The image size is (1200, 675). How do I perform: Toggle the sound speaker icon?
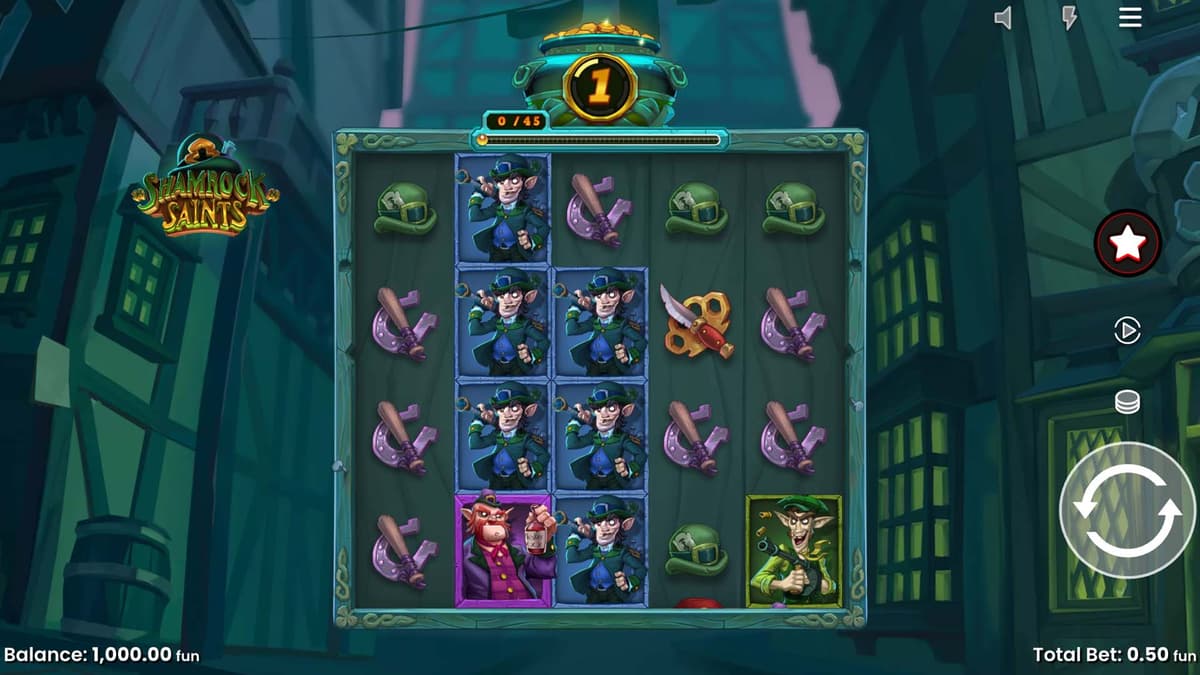tap(1003, 18)
